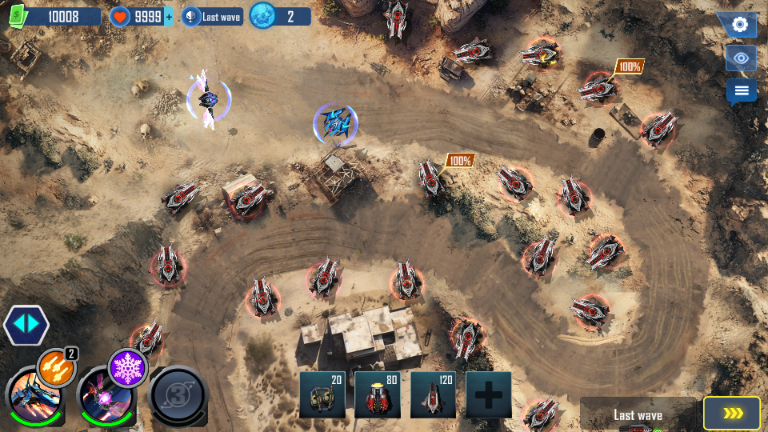Click the plus next to lives counter
Viewport: 768px width, 432px height.
pyautogui.click(x=168, y=16)
